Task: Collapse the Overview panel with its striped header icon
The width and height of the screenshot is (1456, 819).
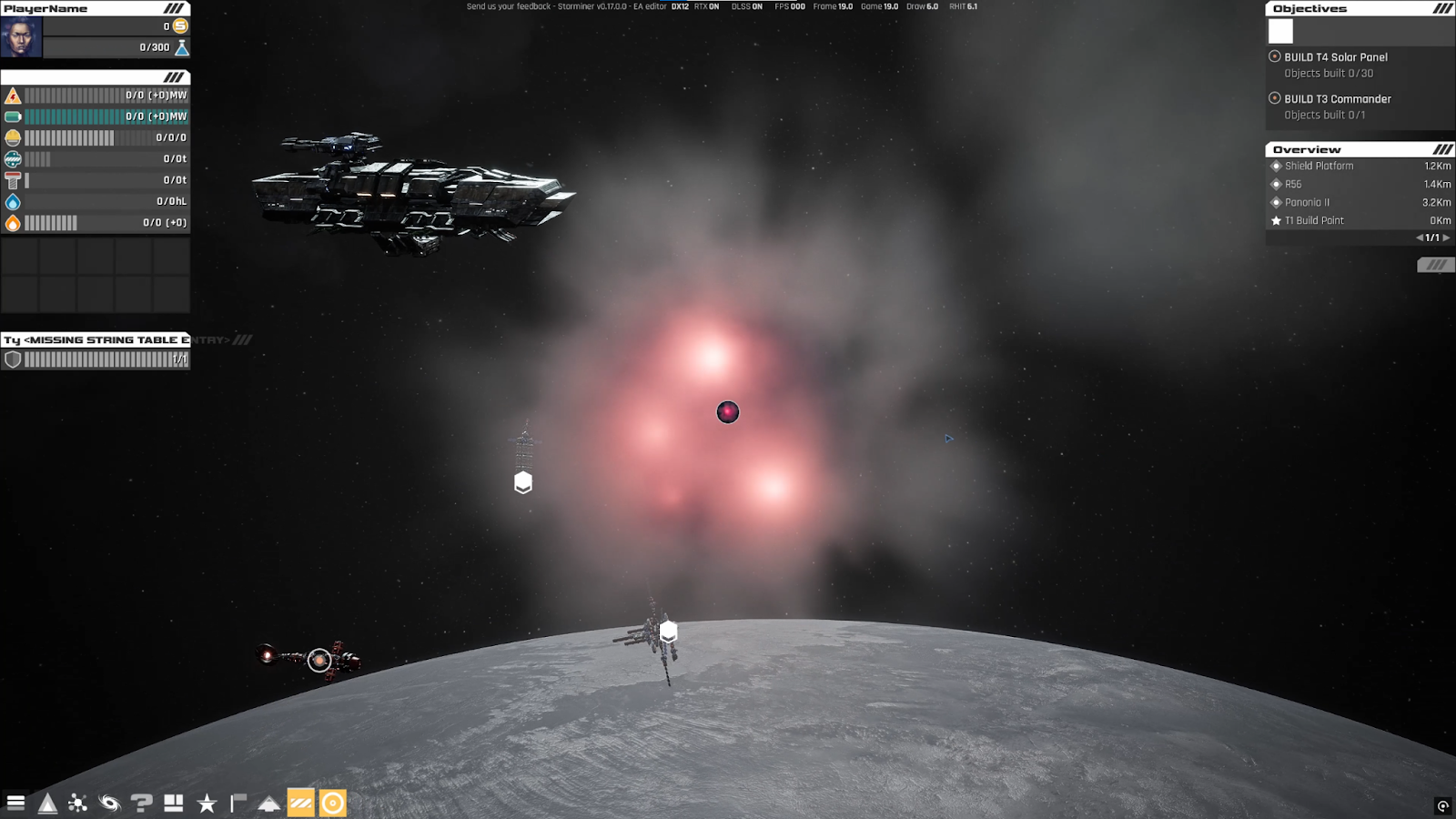Action: click(x=1441, y=148)
